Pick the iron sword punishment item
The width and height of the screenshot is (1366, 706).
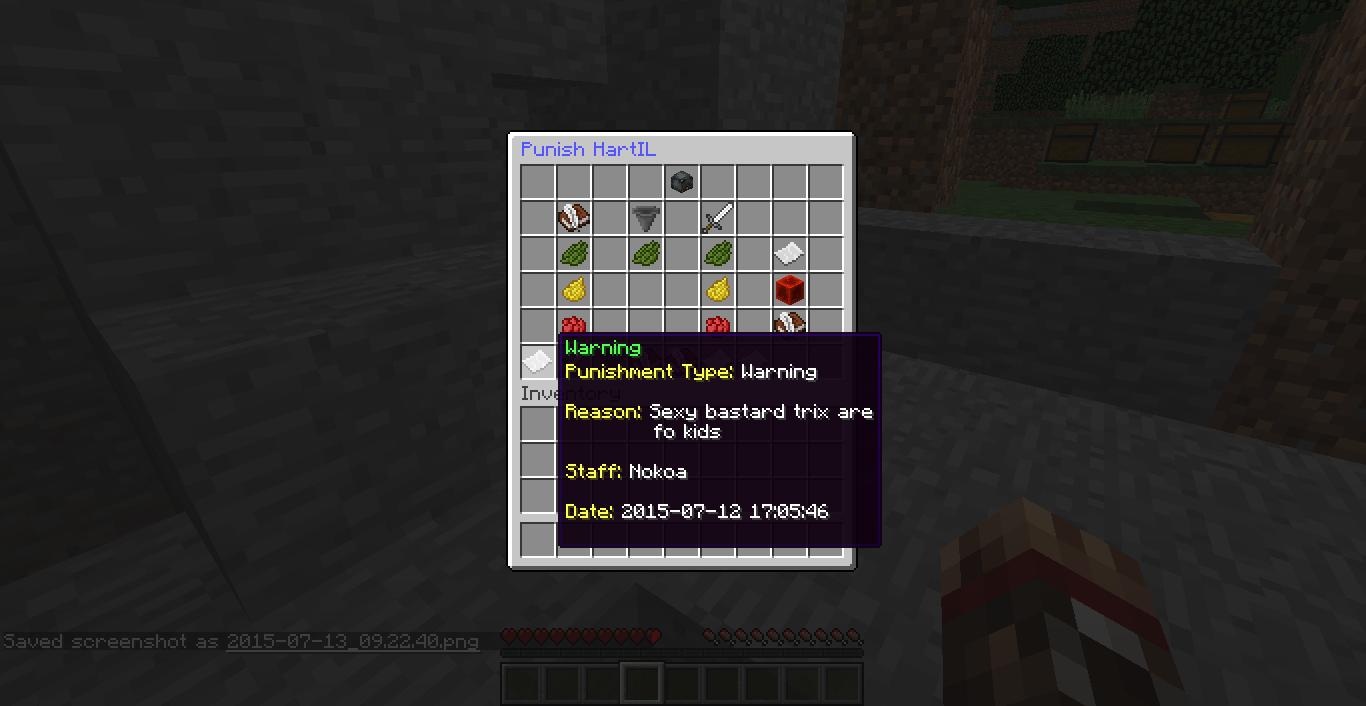click(x=717, y=218)
